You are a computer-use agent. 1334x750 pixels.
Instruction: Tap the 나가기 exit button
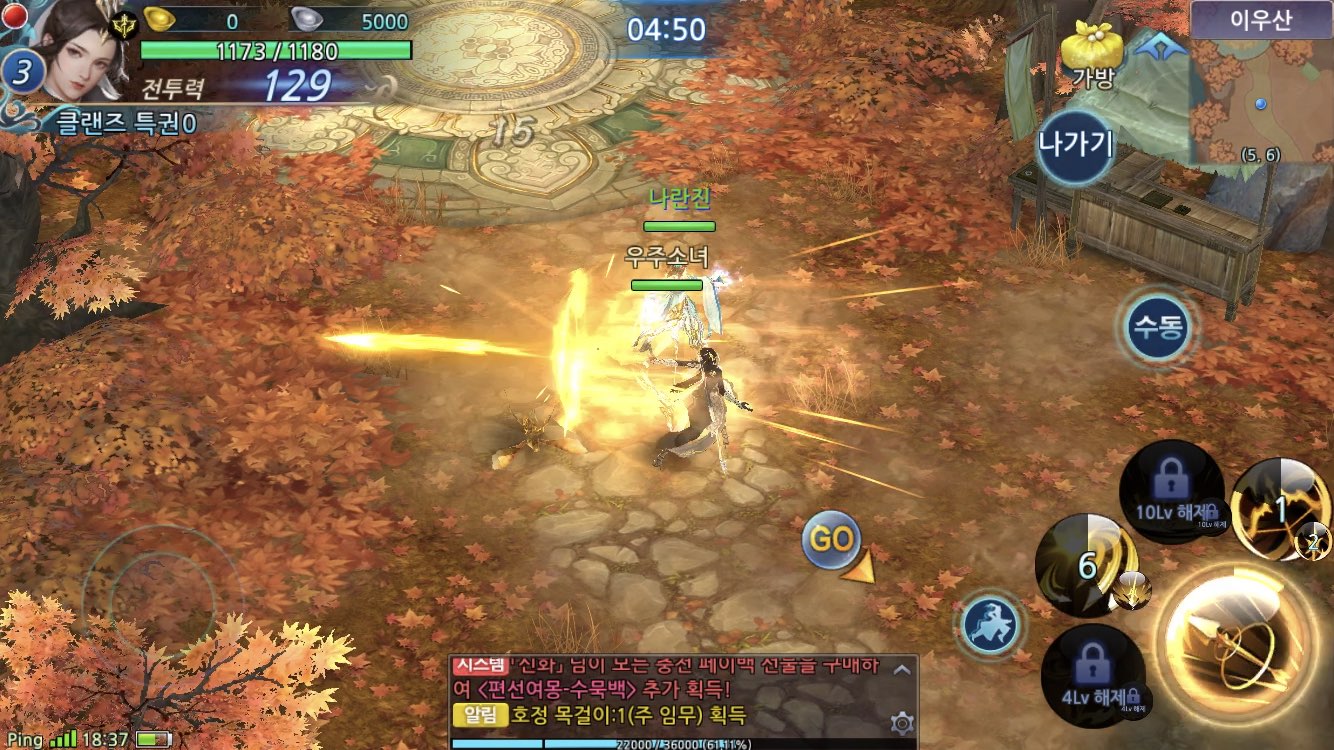pos(1075,144)
